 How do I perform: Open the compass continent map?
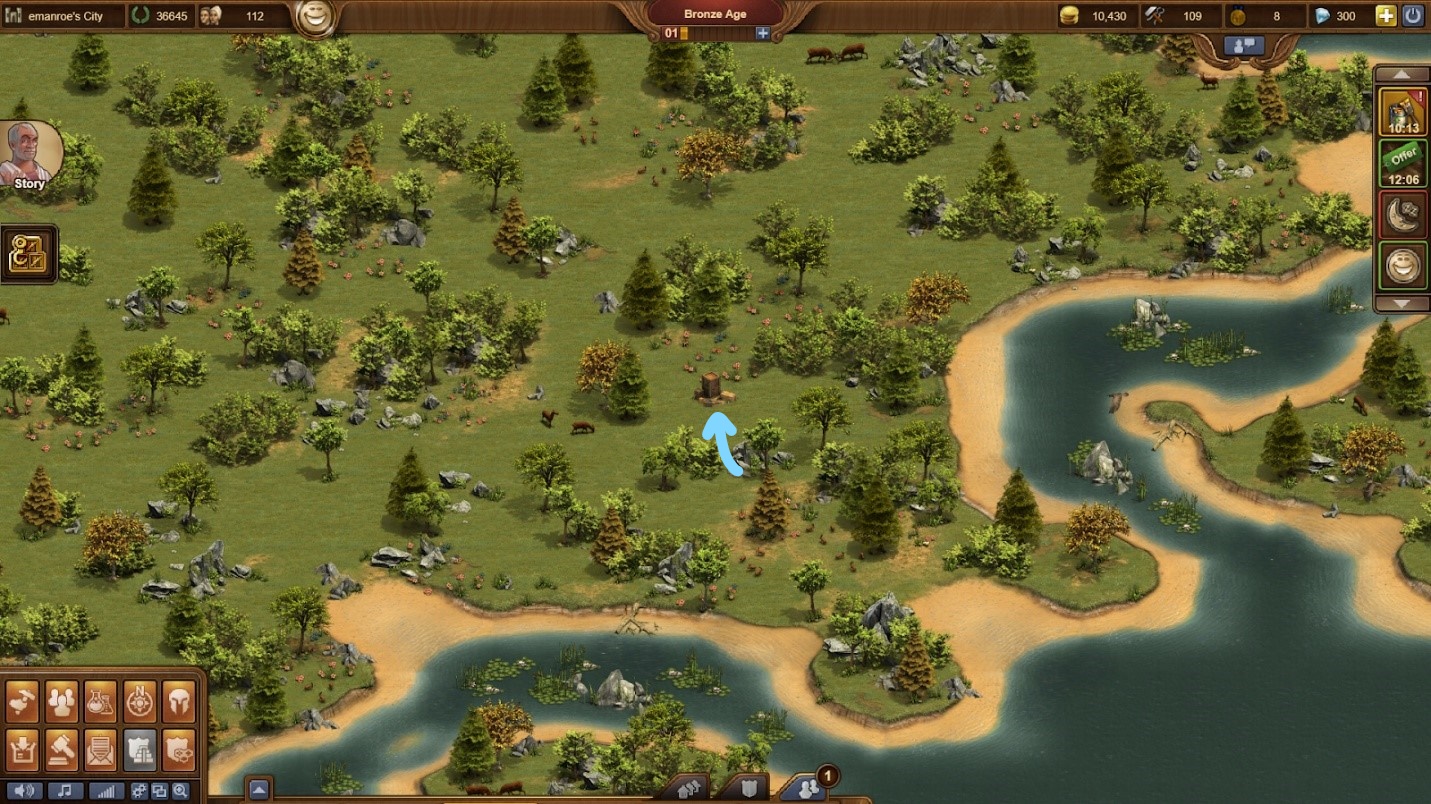(x=140, y=702)
